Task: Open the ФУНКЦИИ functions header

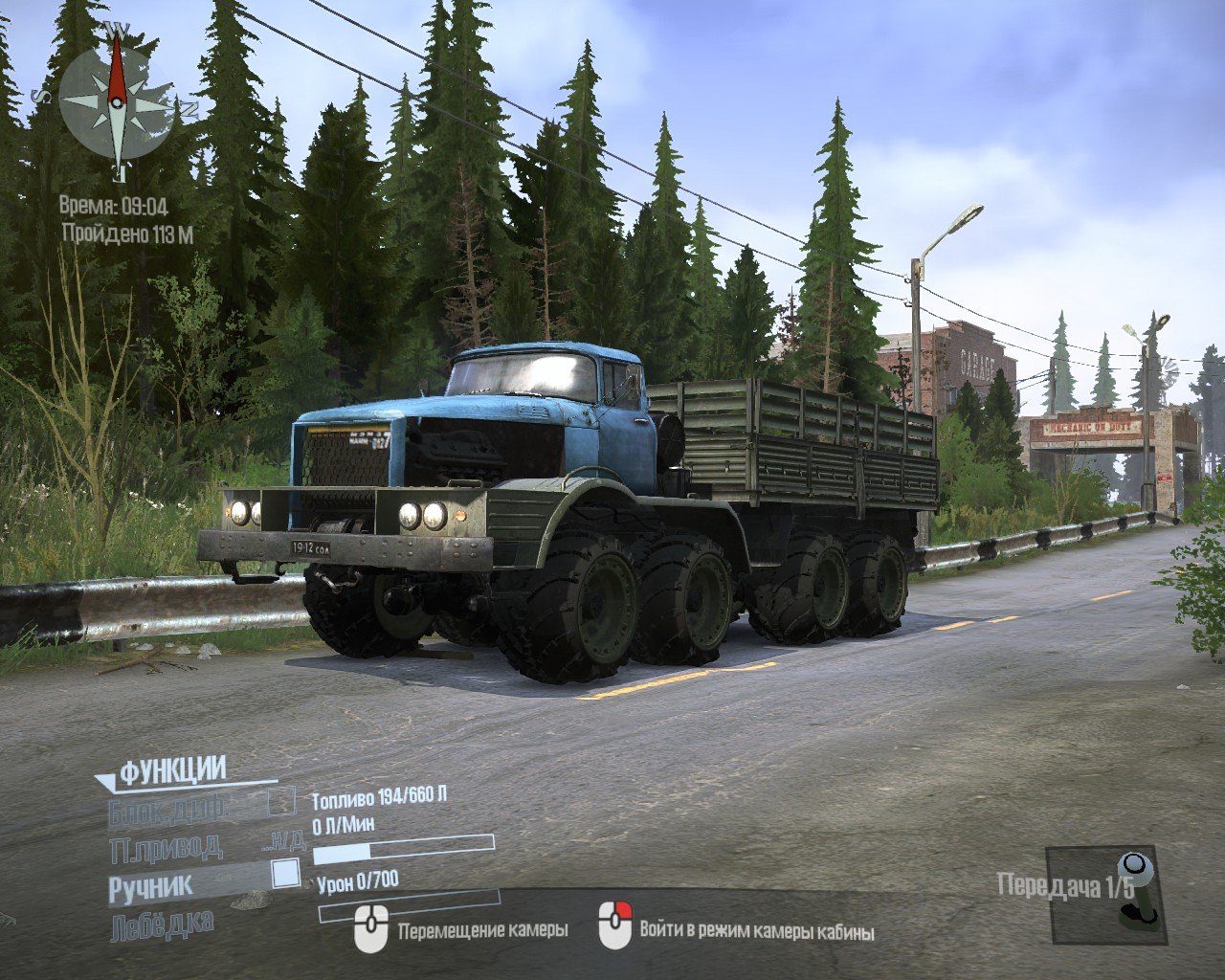Action: coord(172,769)
